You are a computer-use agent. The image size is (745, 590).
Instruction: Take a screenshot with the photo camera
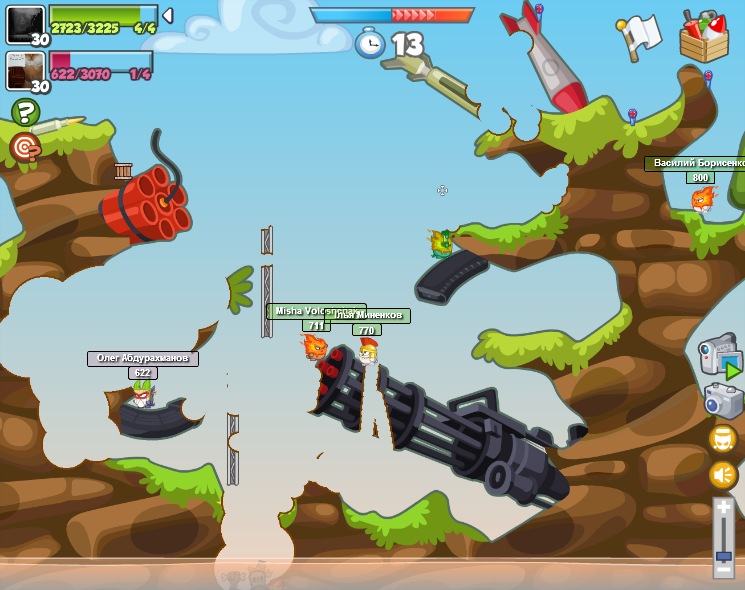722,401
